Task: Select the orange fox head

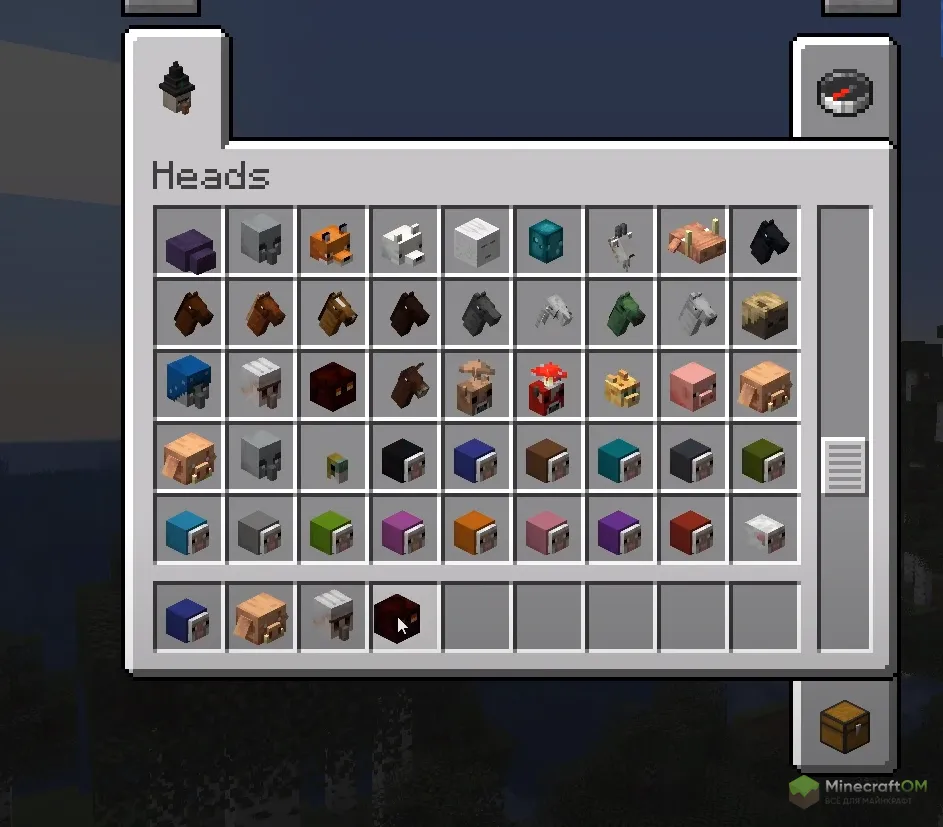Action: [x=333, y=241]
